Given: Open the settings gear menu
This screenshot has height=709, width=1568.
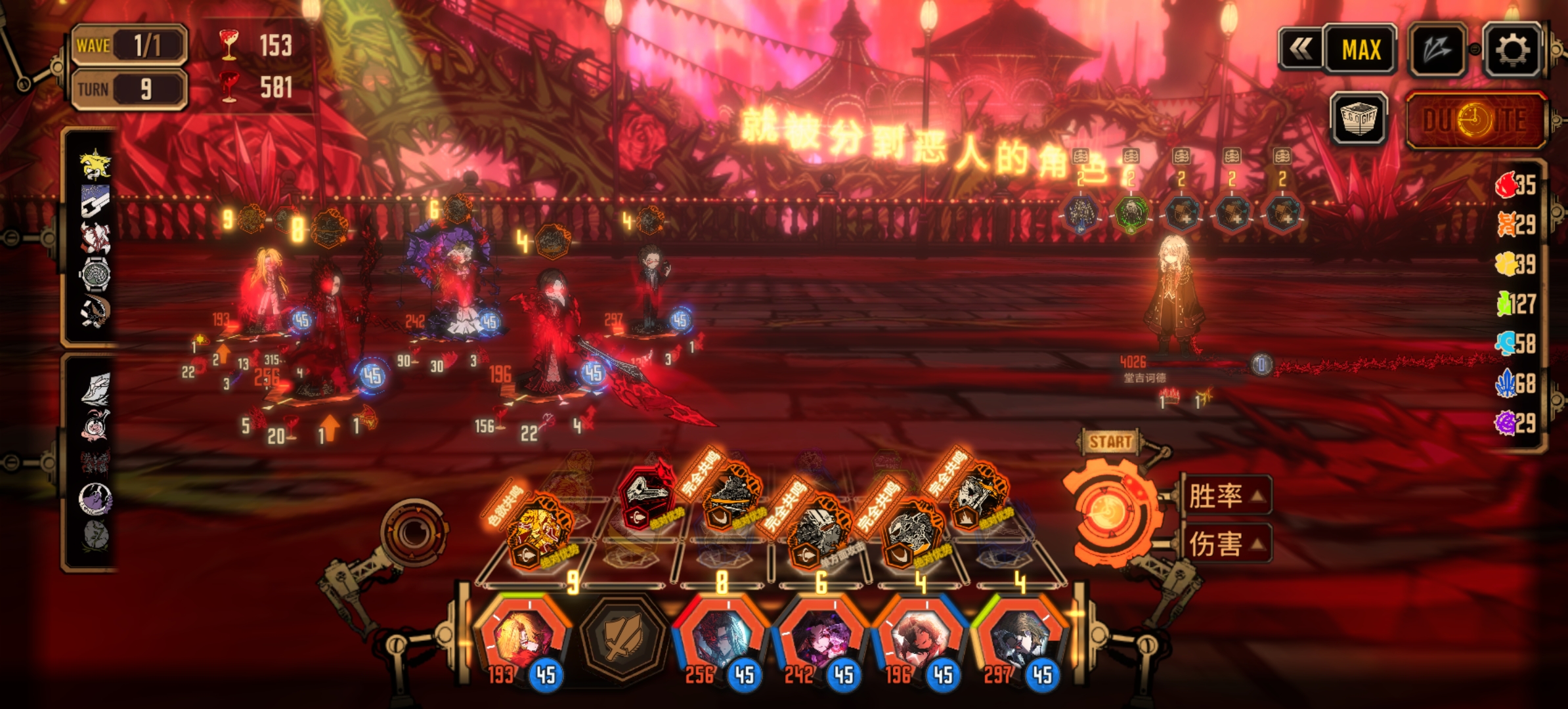Looking at the screenshot, I should point(1512,50).
